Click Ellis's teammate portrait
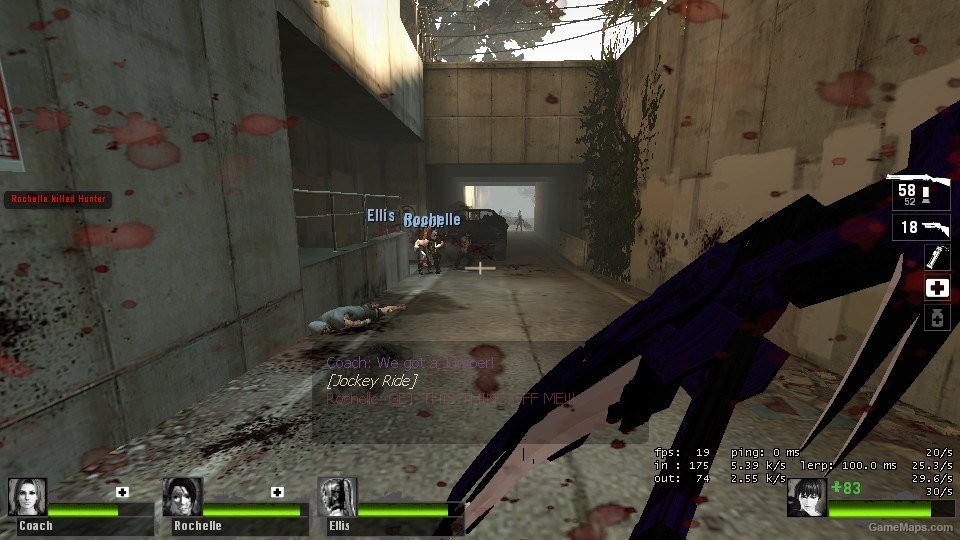The width and height of the screenshot is (960, 540). [337, 497]
